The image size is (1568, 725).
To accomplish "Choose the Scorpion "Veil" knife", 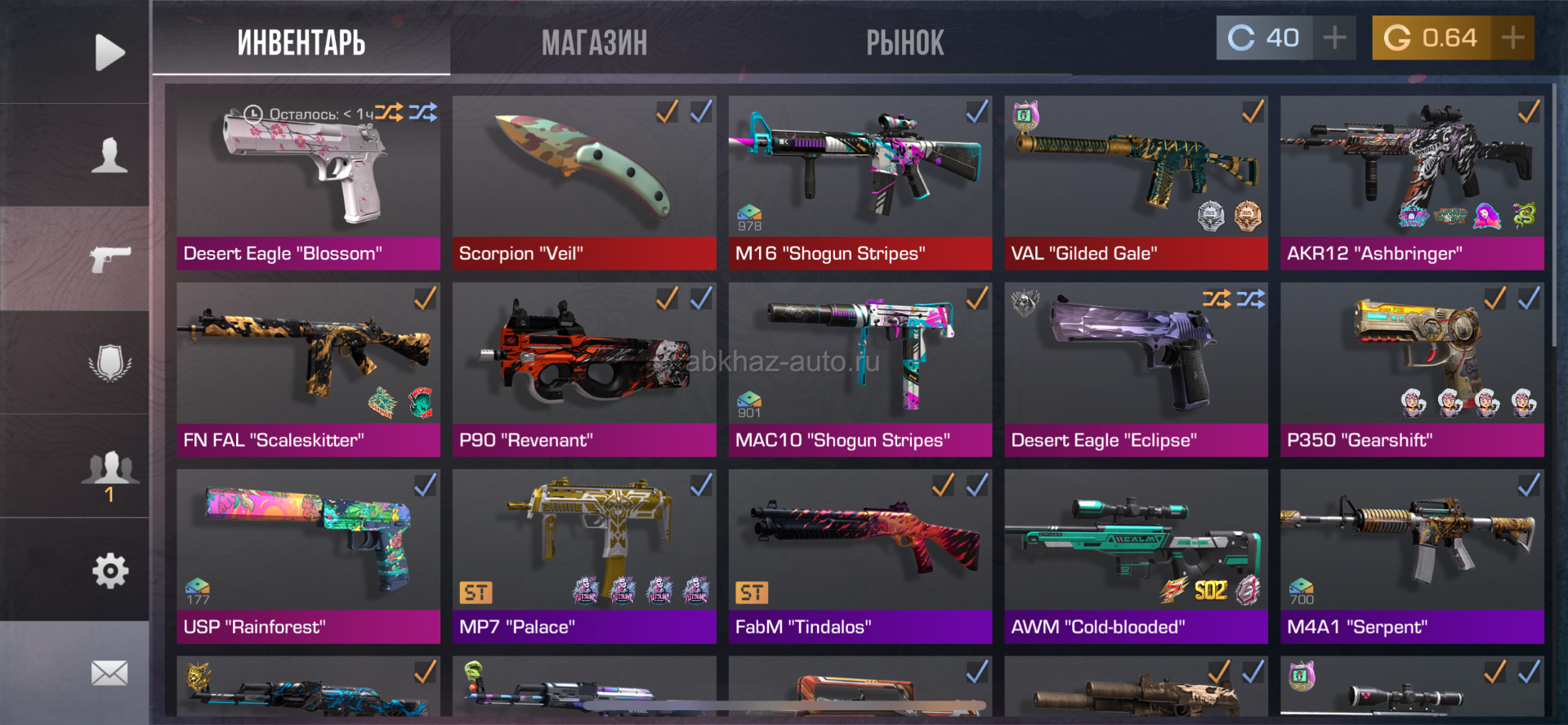I will (584, 182).
